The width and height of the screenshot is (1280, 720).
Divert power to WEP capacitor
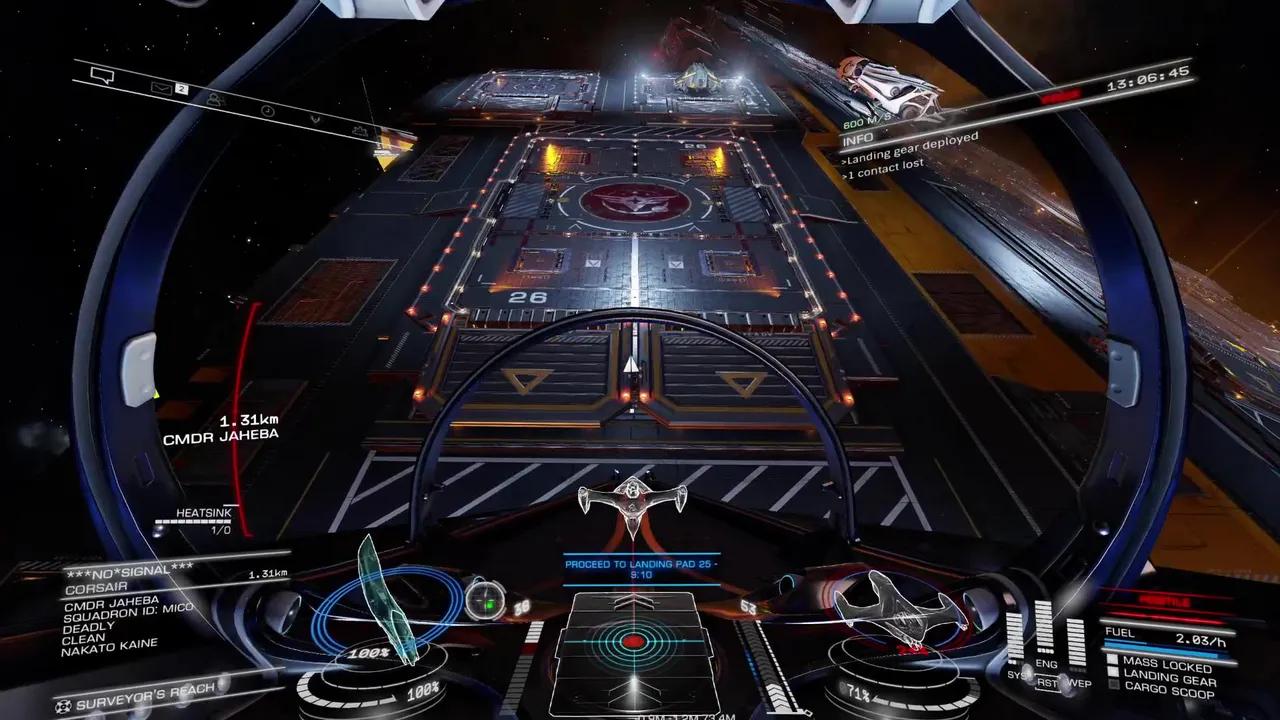coord(1078,682)
